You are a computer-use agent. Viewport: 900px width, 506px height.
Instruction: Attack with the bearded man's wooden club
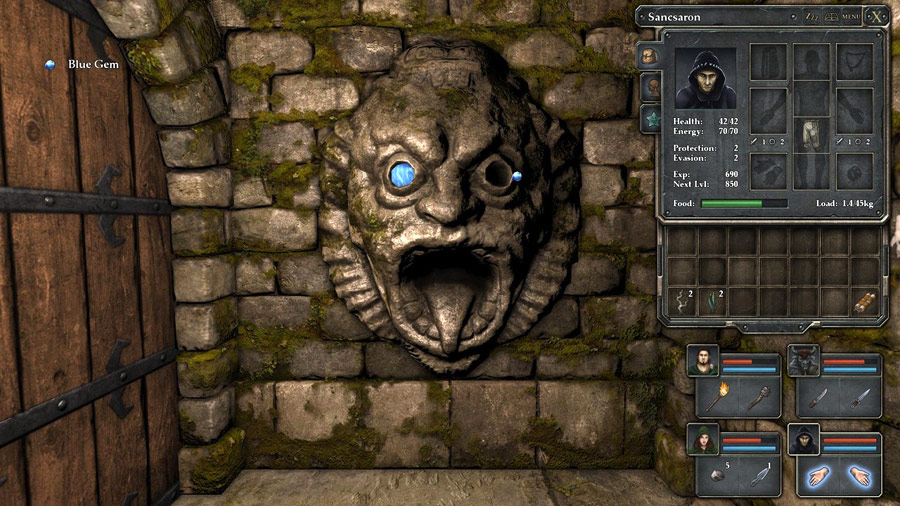click(x=758, y=397)
